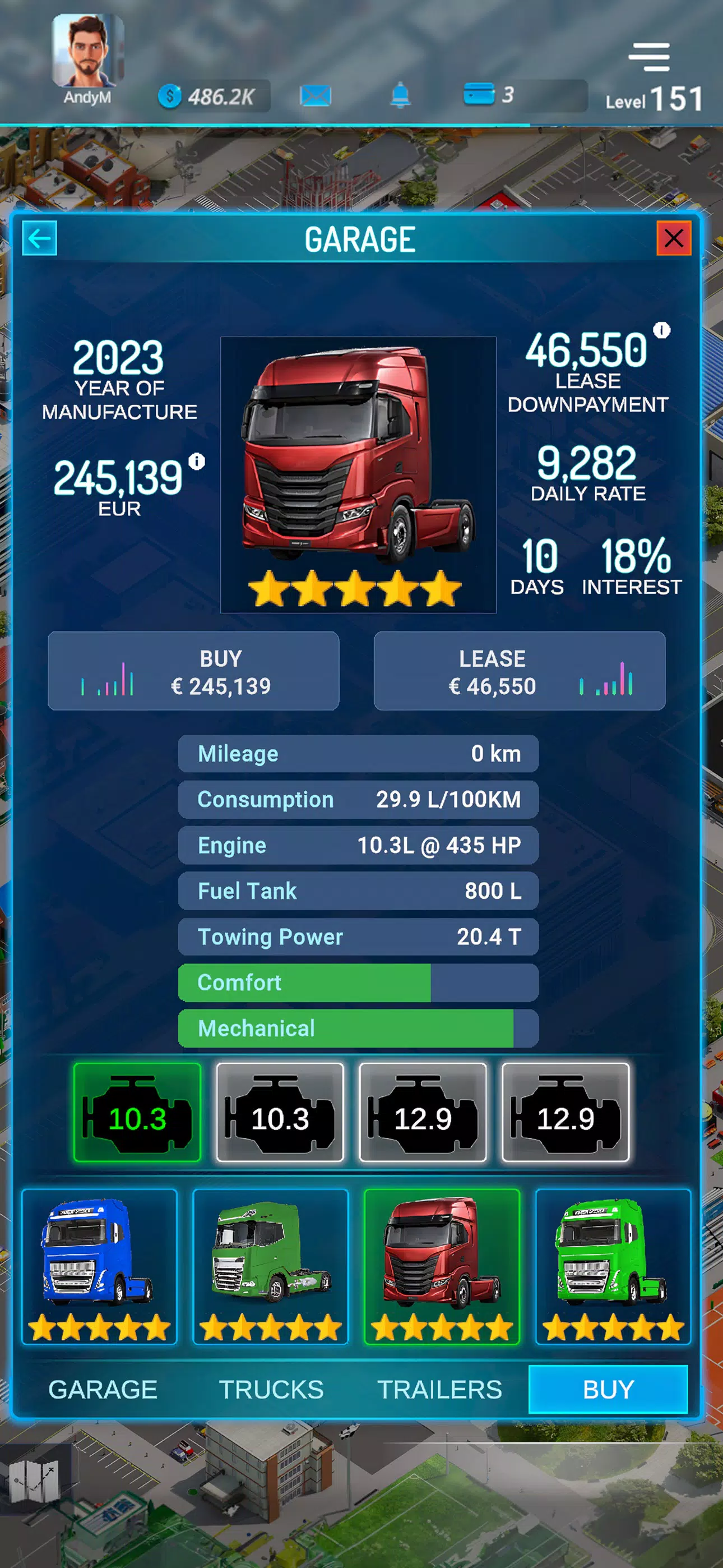Click the Comfort progress bar

[358, 983]
